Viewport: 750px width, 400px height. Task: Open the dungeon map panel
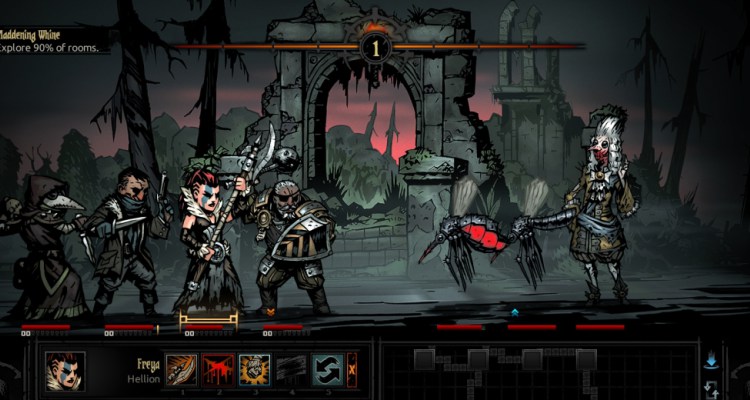click(x=540, y=371)
